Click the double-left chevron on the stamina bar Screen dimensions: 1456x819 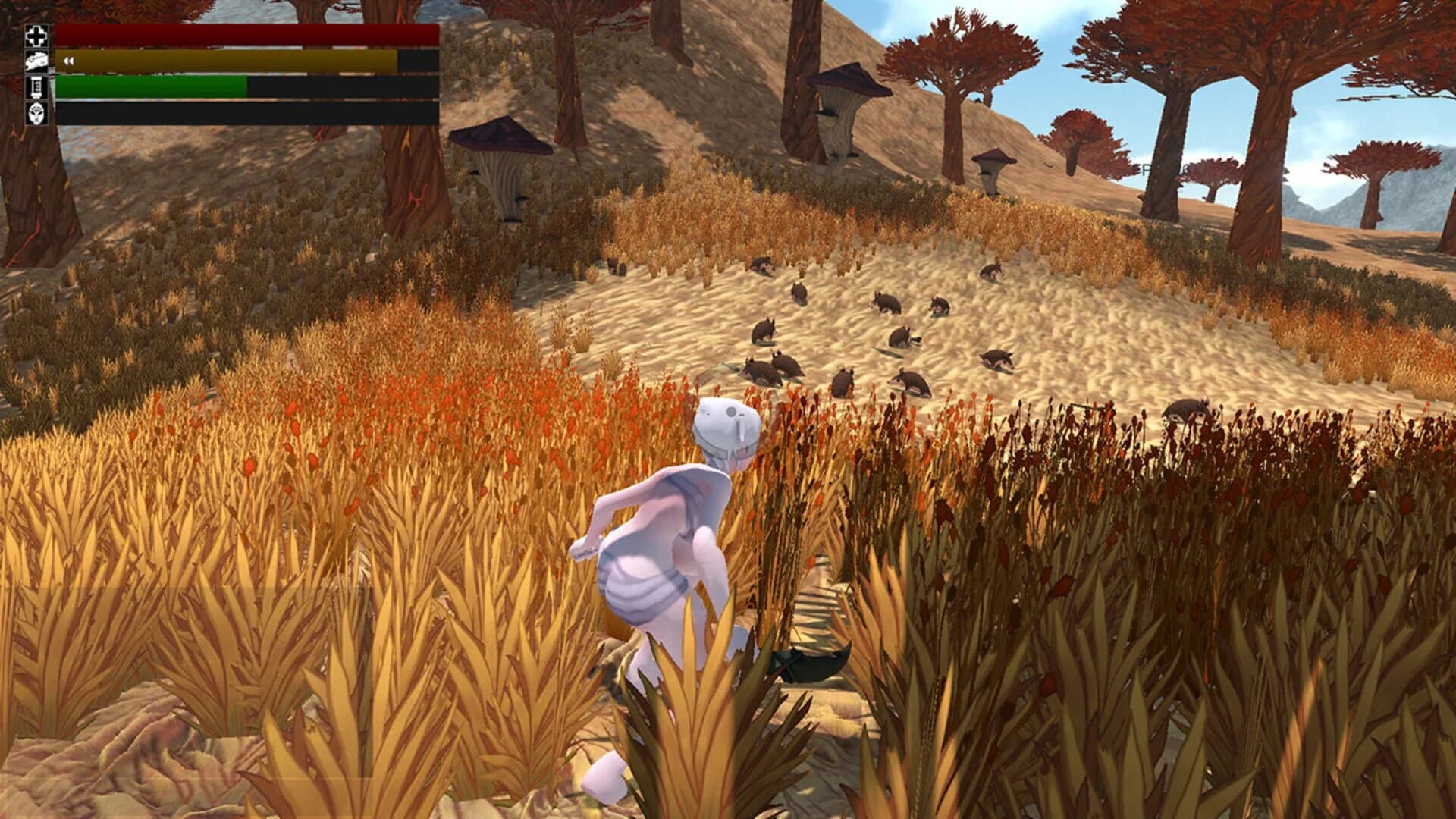pyautogui.click(x=68, y=61)
